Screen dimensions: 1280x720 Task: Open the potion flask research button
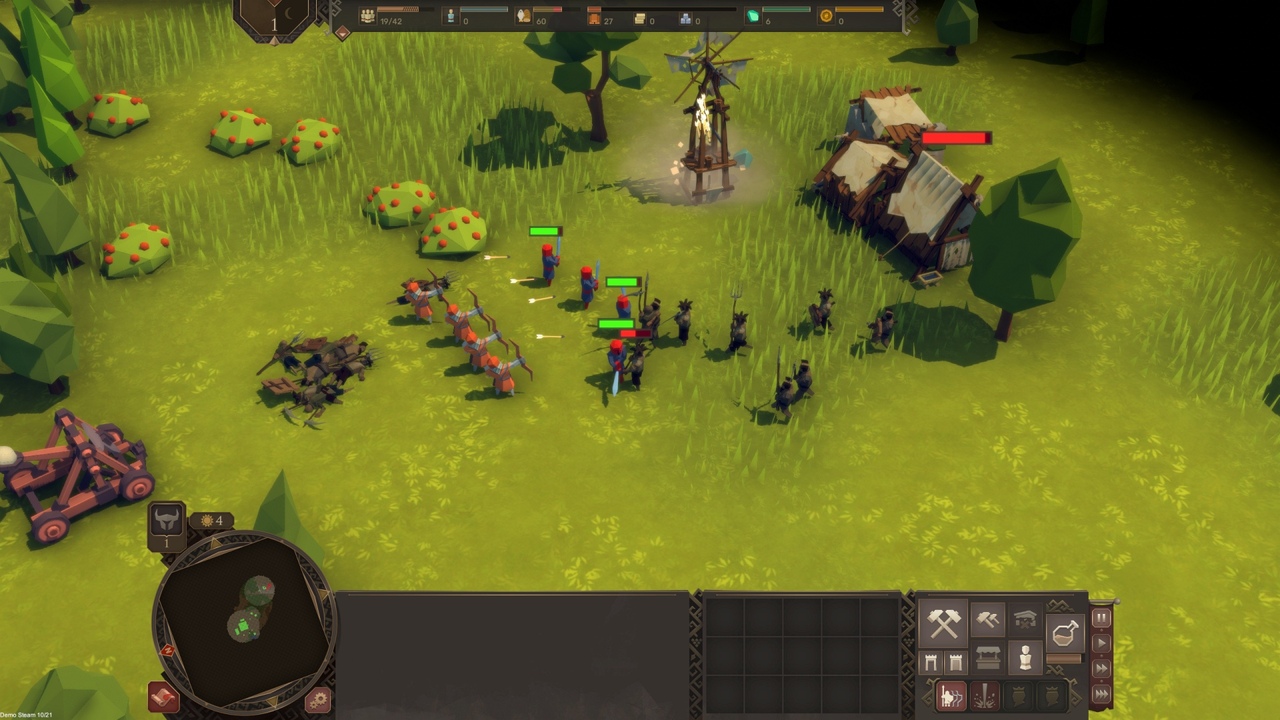[1065, 632]
